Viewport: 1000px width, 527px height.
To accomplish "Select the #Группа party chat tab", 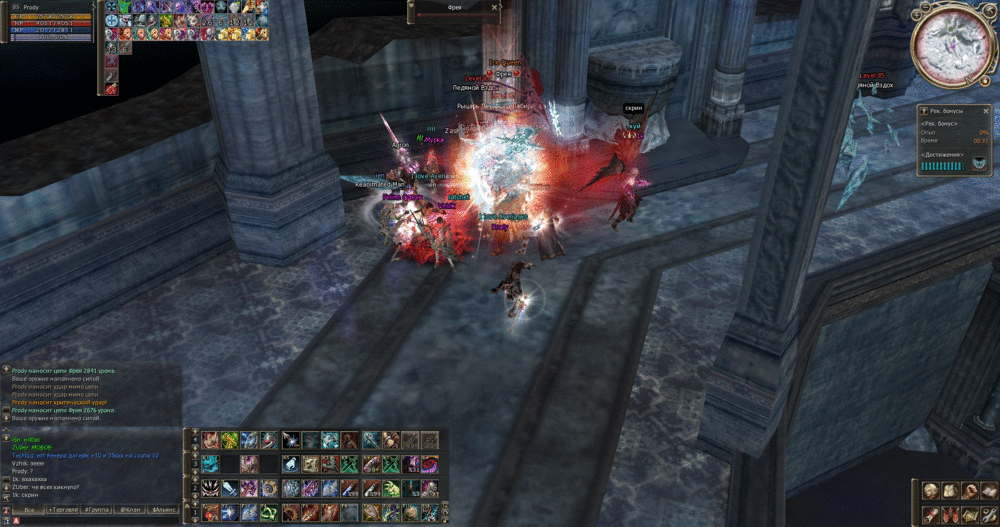I will click(x=97, y=510).
